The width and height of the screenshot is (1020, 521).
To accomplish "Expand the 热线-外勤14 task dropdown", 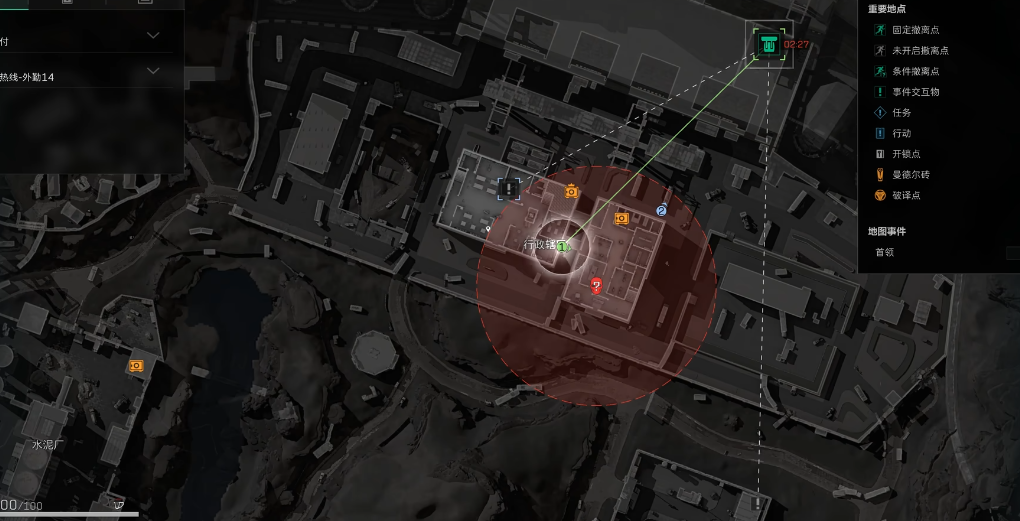I will [153, 71].
